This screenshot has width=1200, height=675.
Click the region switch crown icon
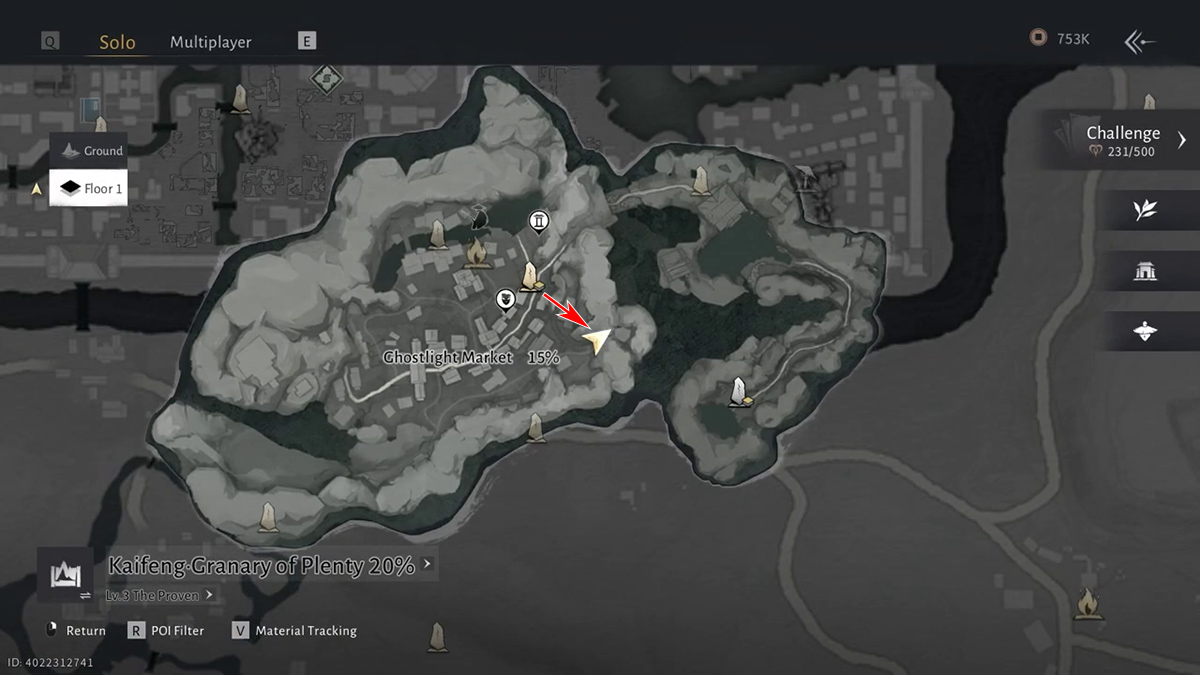pyautogui.click(x=65, y=574)
